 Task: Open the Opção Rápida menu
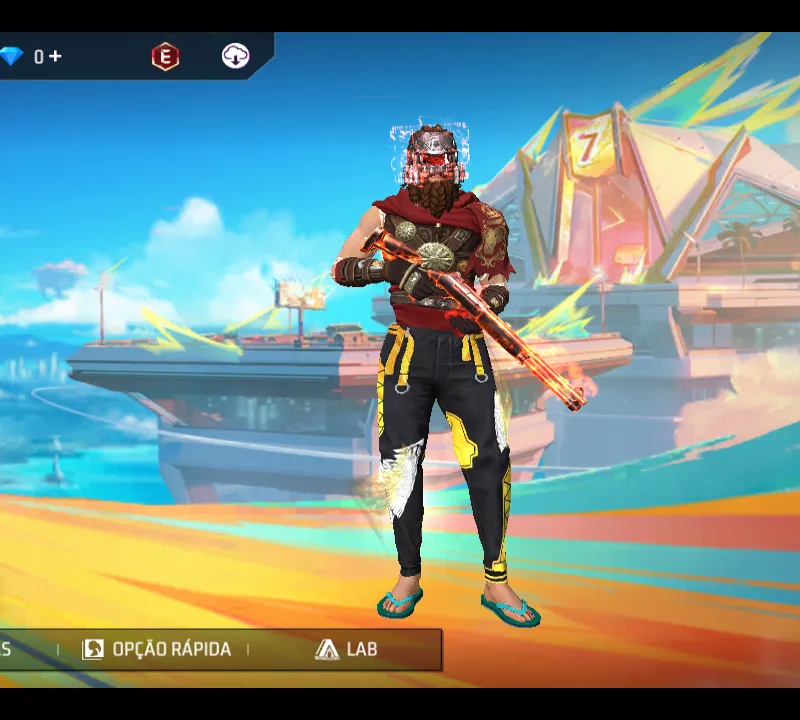(x=157, y=649)
